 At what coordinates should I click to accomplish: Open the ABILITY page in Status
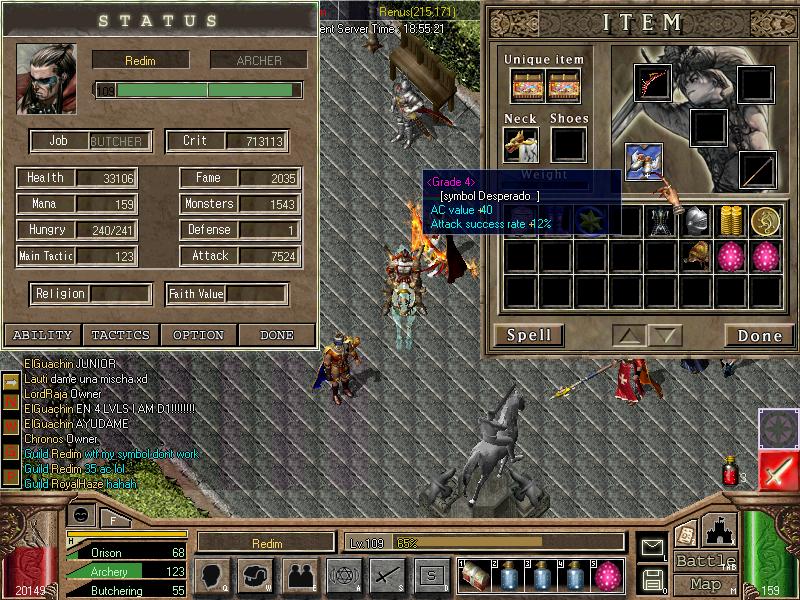(42, 335)
